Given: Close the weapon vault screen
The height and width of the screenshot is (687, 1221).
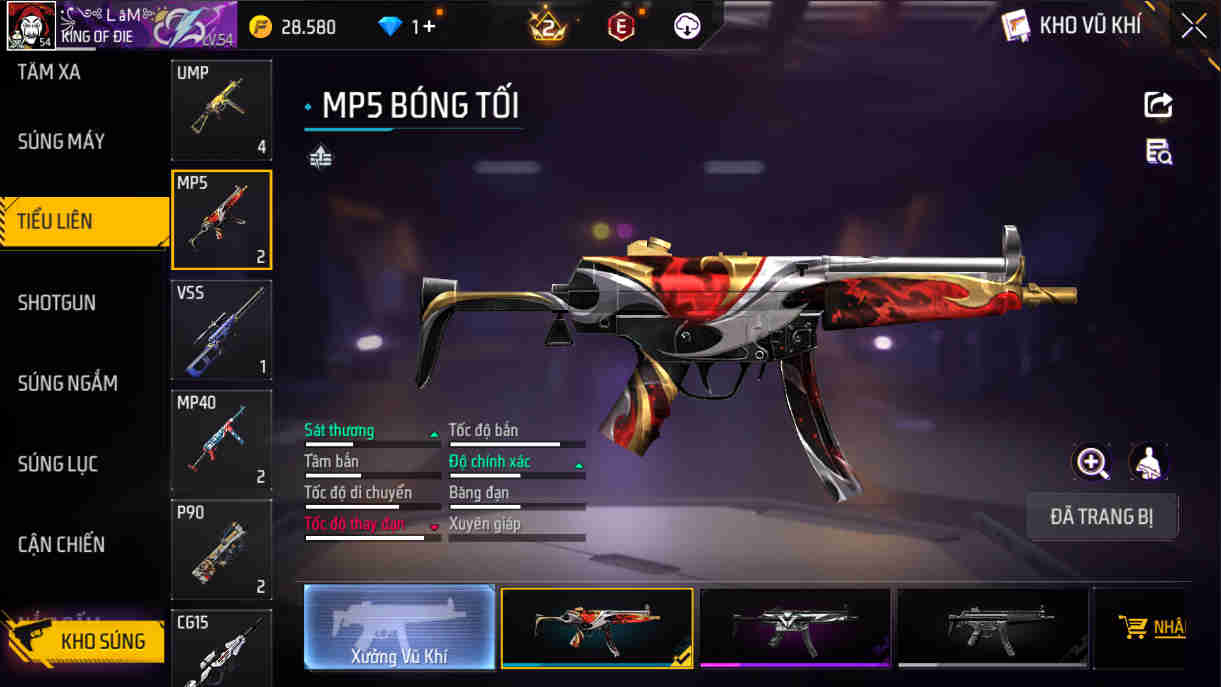Looking at the screenshot, I should click(x=1193, y=26).
